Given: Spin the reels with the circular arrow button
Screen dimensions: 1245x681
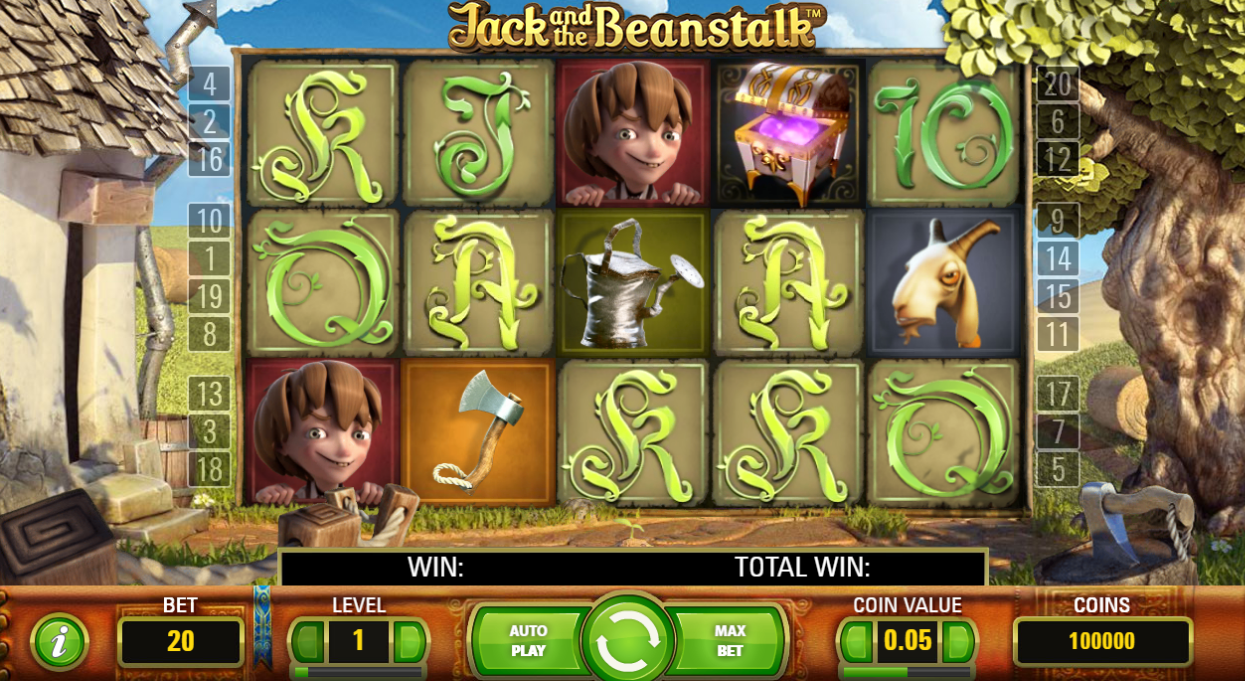Looking at the screenshot, I should click(x=628, y=639).
